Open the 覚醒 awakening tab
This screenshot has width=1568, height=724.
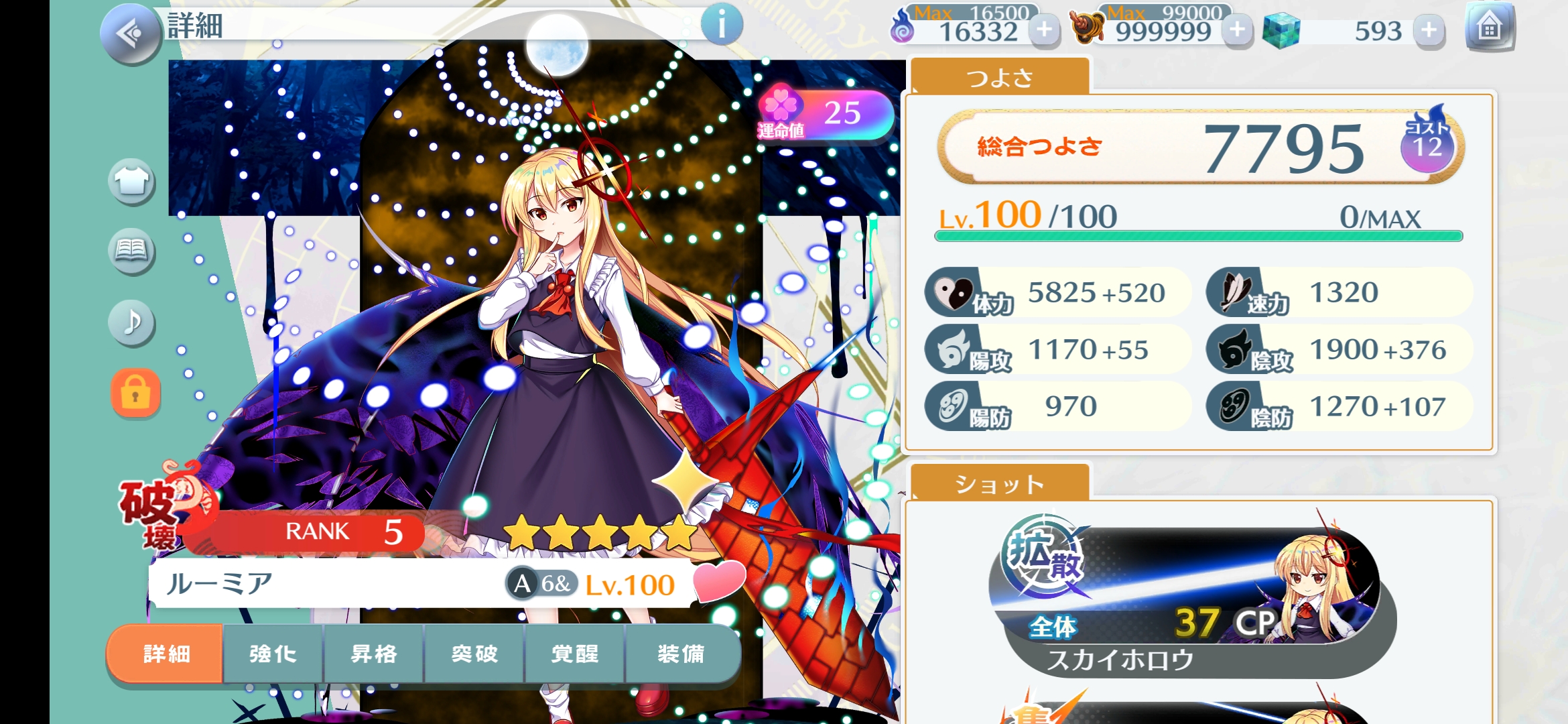pyautogui.click(x=575, y=654)
